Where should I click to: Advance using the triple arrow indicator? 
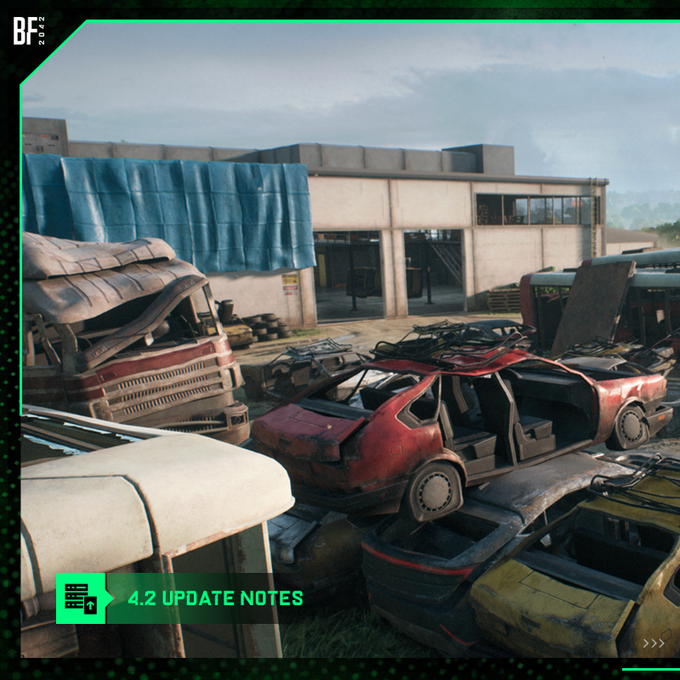tap(653, 643)
